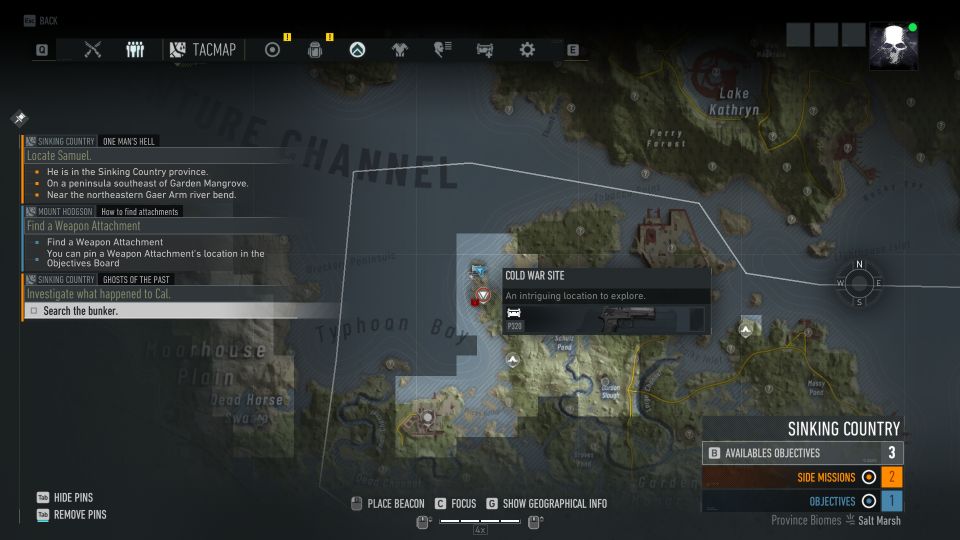Open the crossed-swords tab in the top bar
This screenshot has width=960, height=540.
pyautogui.click(x=93, y=50)
